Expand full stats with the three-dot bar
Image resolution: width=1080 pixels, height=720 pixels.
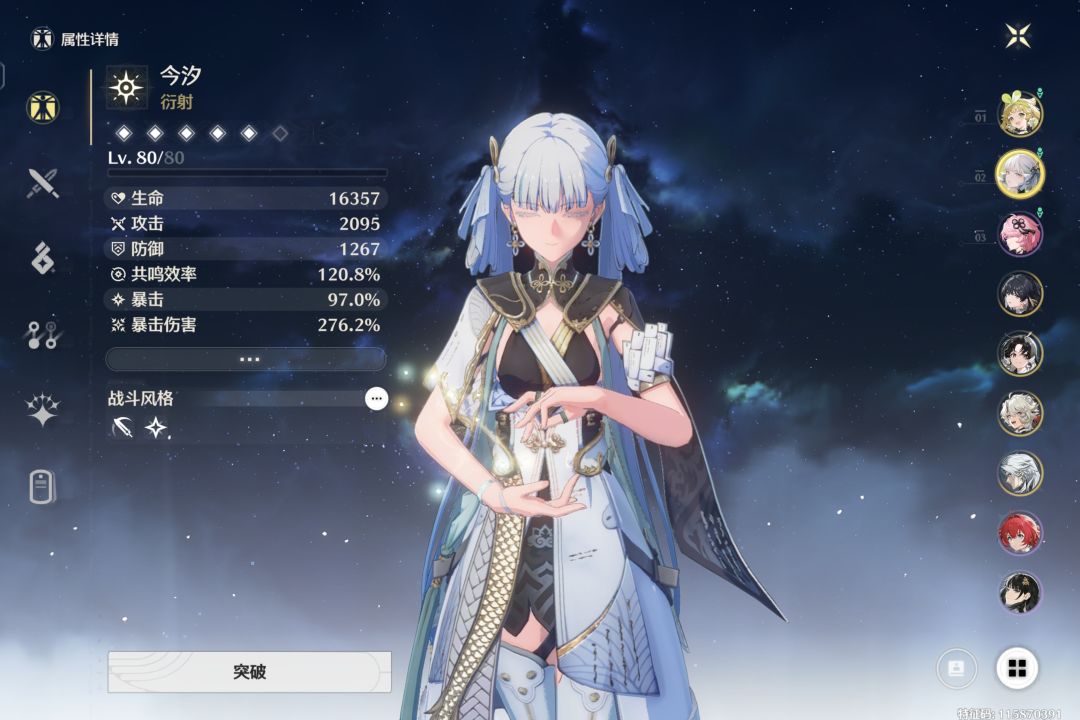coord(246,359)
